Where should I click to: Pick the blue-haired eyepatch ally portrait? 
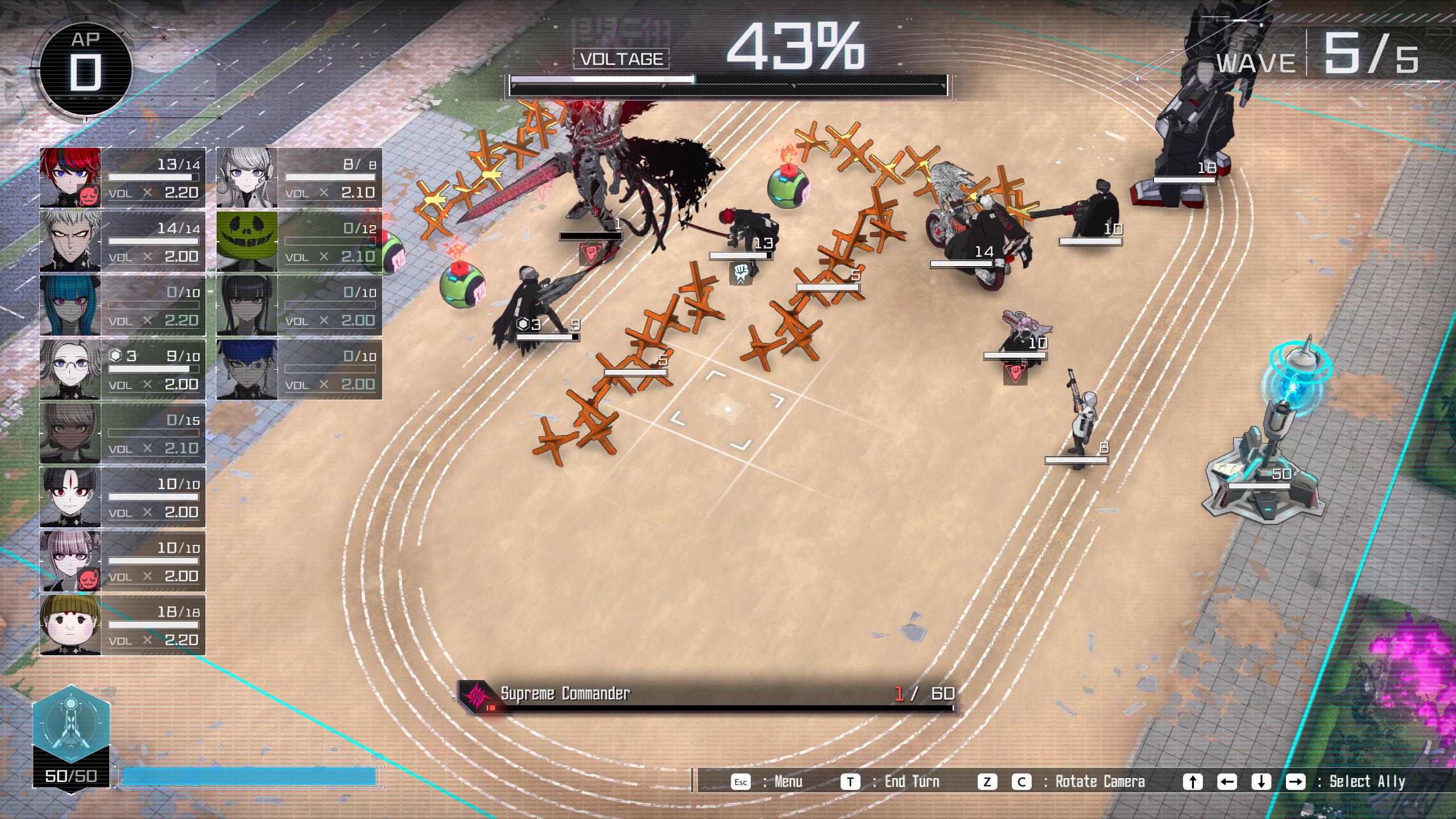coord(247,369)
